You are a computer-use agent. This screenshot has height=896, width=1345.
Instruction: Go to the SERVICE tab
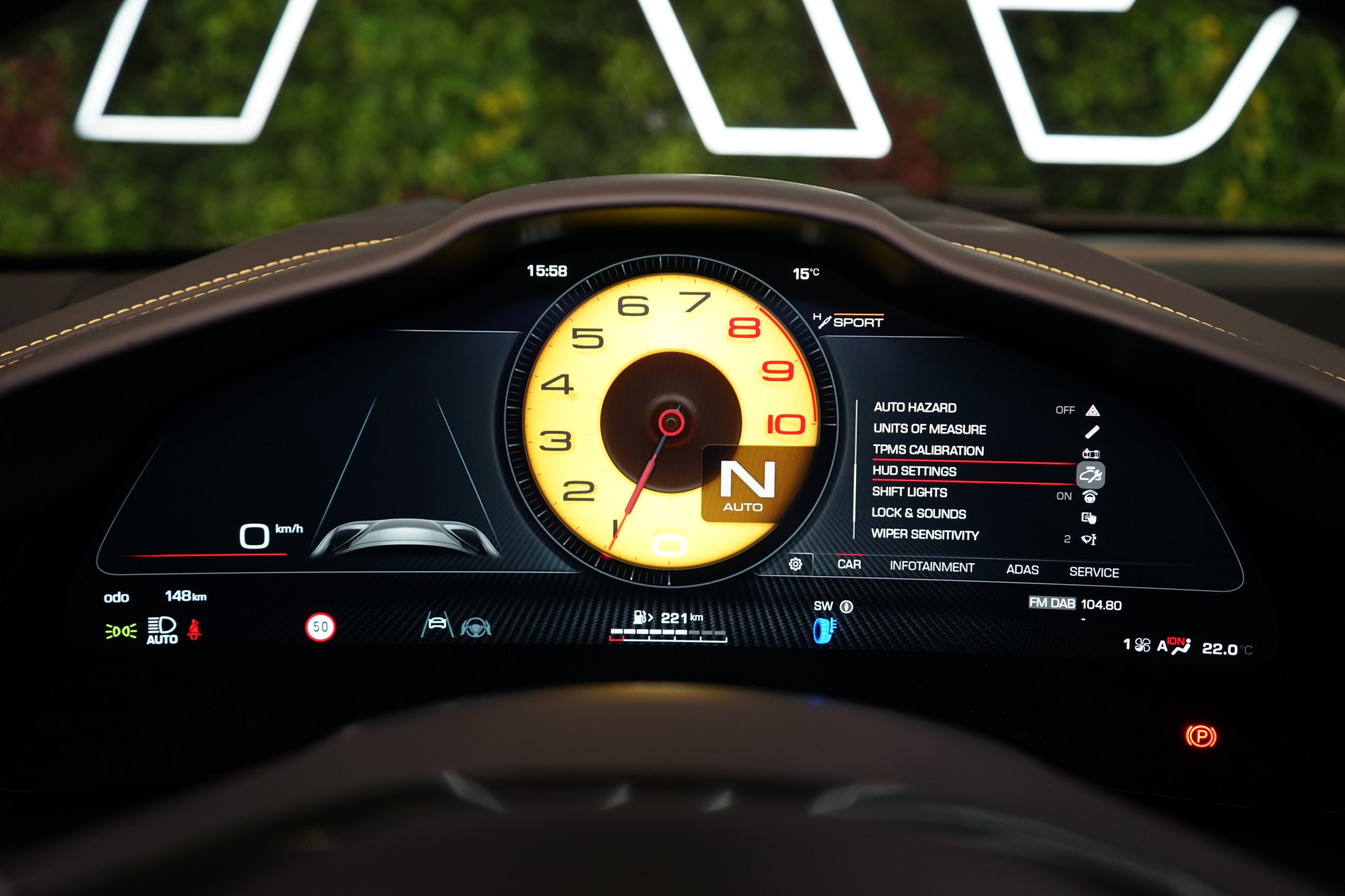(1094, 573)
